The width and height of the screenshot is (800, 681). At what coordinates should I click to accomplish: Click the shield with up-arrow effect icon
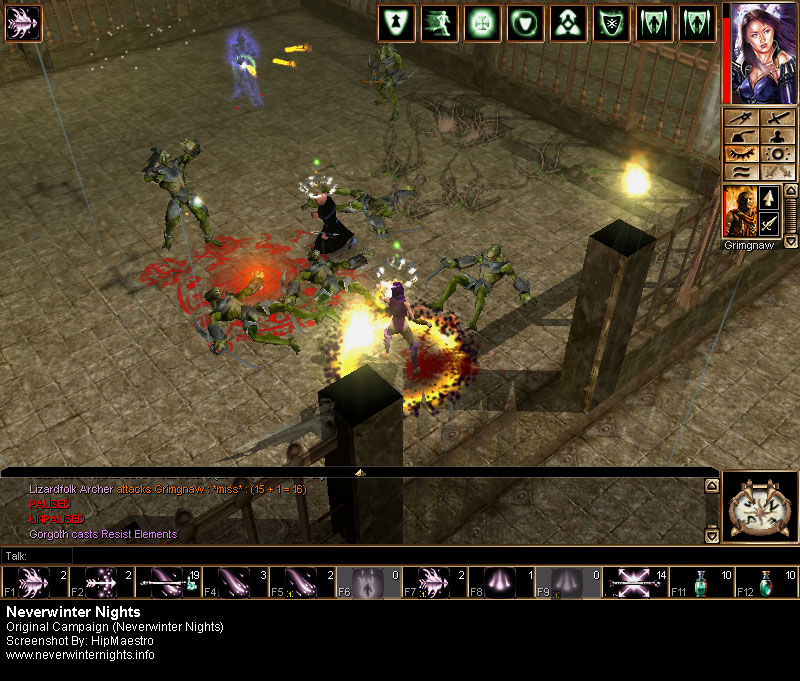click(x=397, y=23)
